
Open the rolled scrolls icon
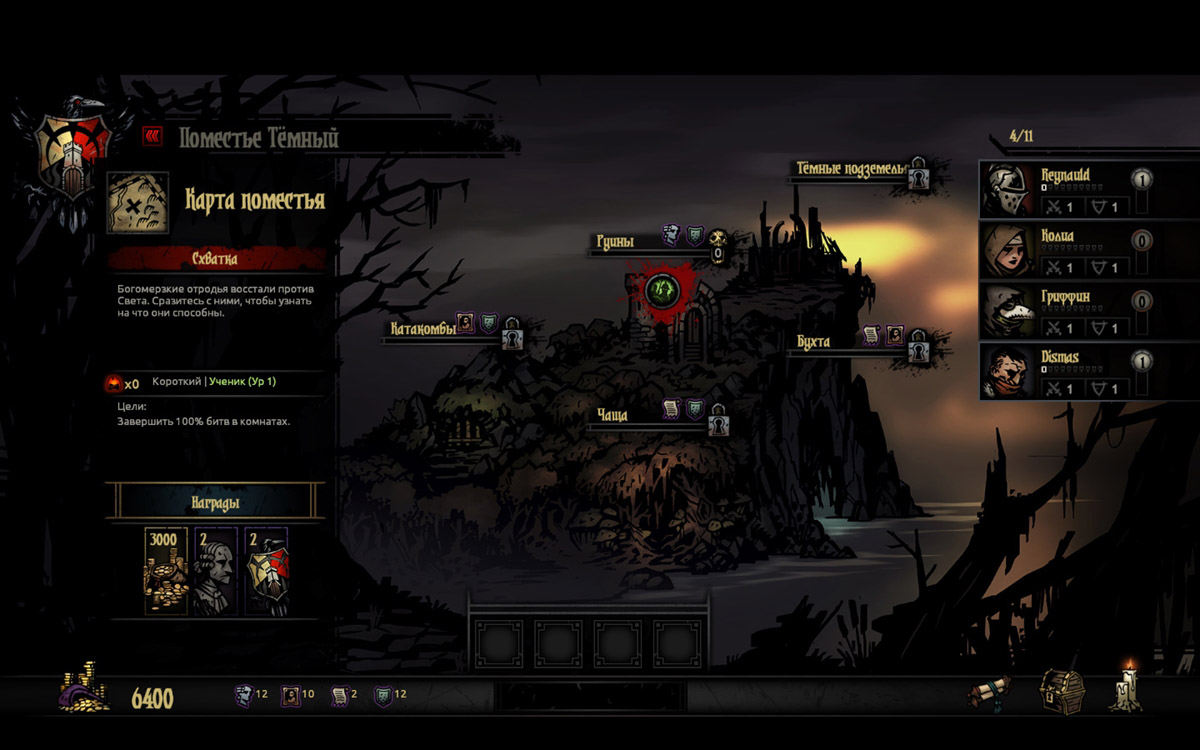coord(989,692)
